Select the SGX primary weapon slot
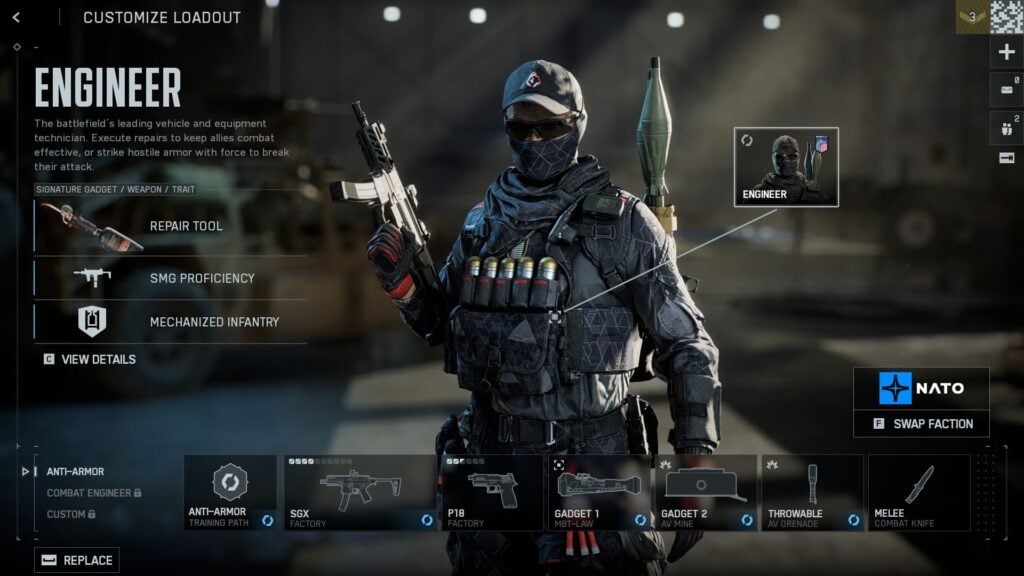The width and height of the screenshot is (1024, 576). point(360,493)
